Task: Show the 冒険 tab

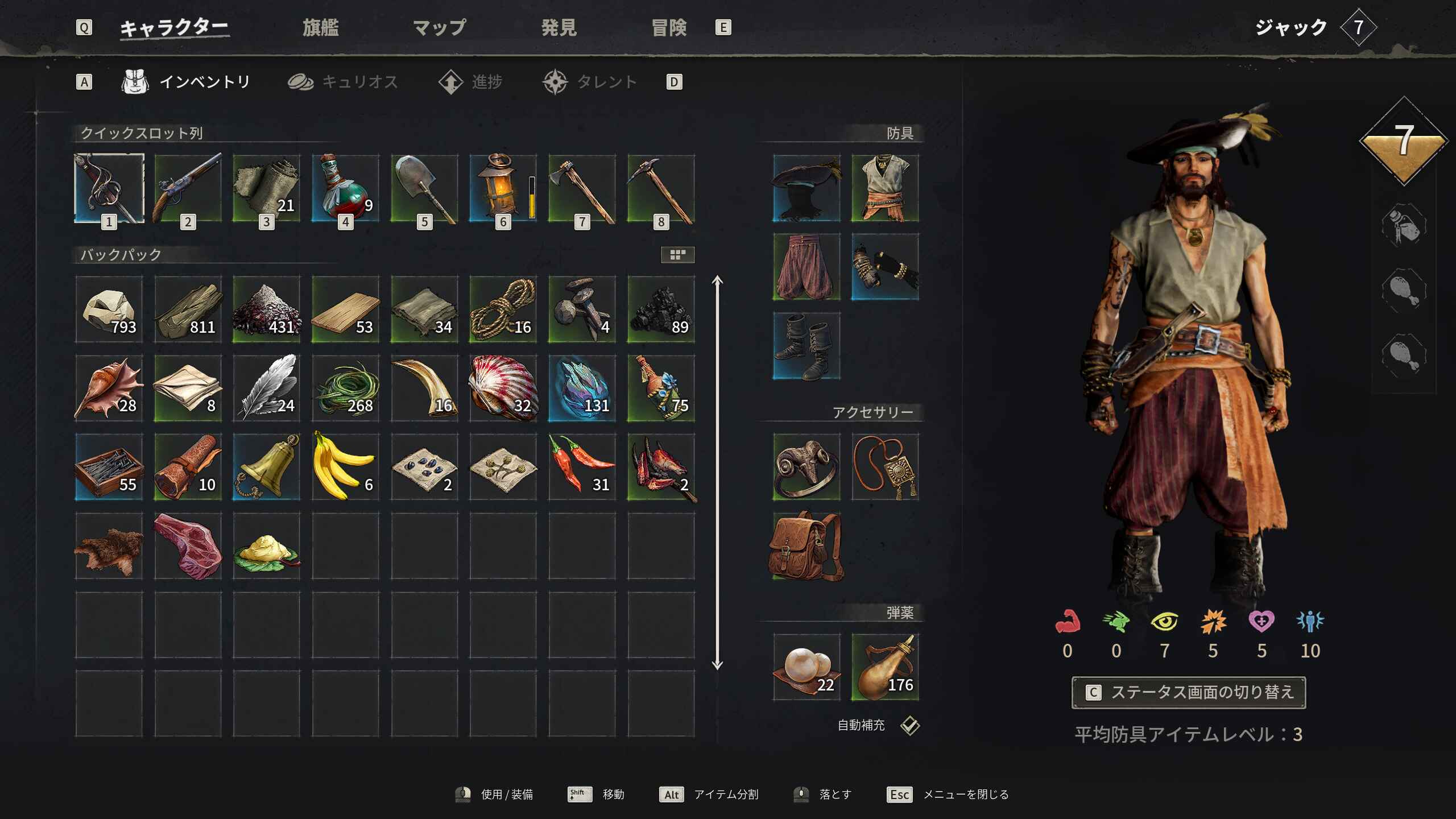Action: coord(669,27)
